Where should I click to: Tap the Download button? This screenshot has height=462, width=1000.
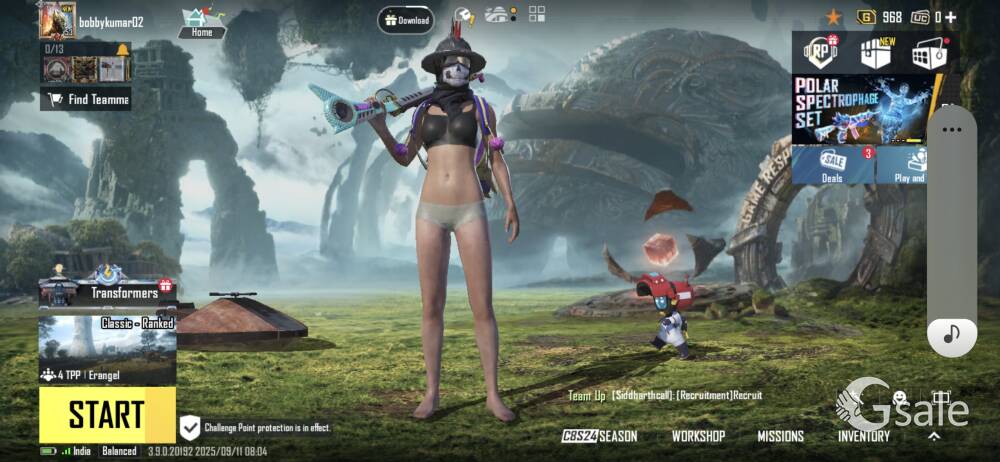406,20
